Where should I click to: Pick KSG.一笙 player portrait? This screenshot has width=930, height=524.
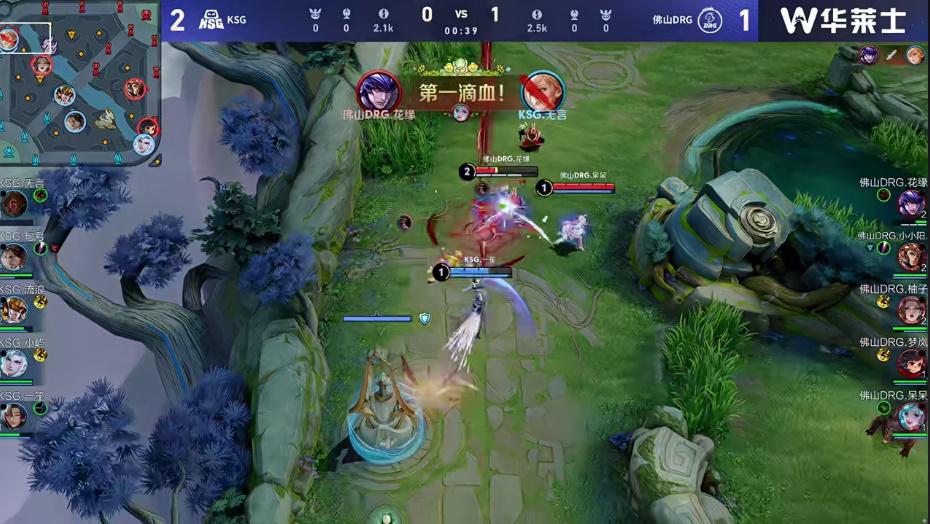click(13, 415)
